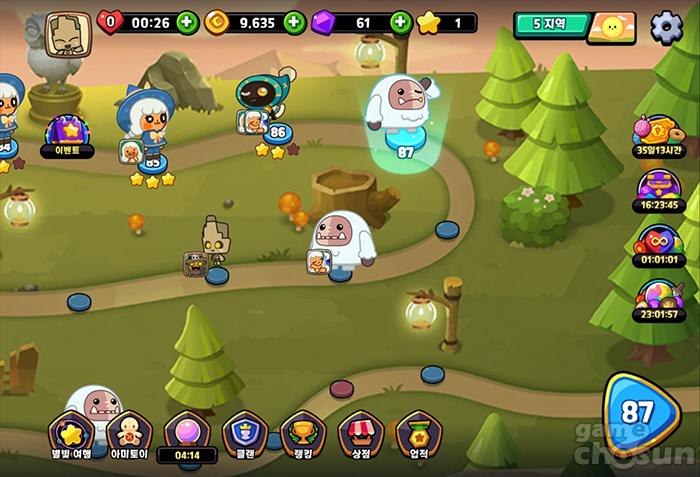Open the 클랜 clan menu
The height and width of the screenshot is (477, 700).
click(245, 435)
